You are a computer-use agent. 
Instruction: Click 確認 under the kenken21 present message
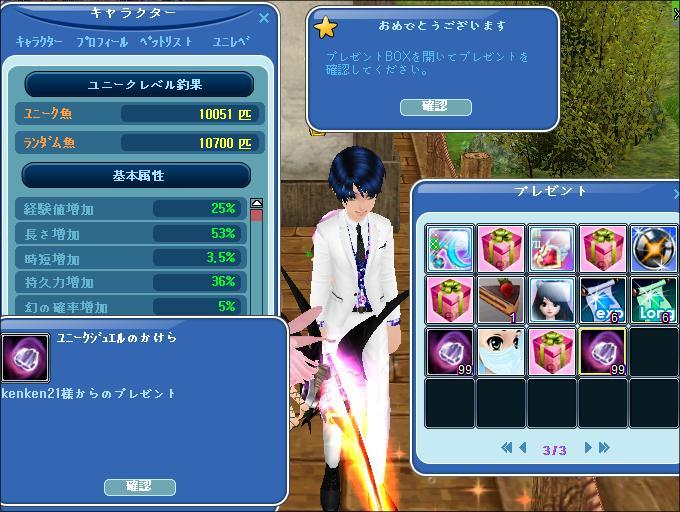click(x=139, y=487)
